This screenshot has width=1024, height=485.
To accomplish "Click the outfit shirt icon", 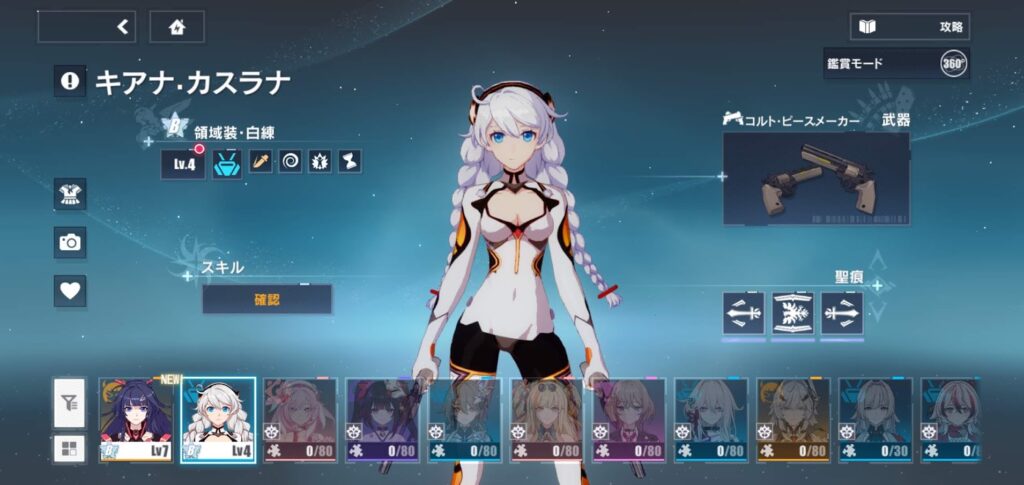I will [x=70, y=194].
